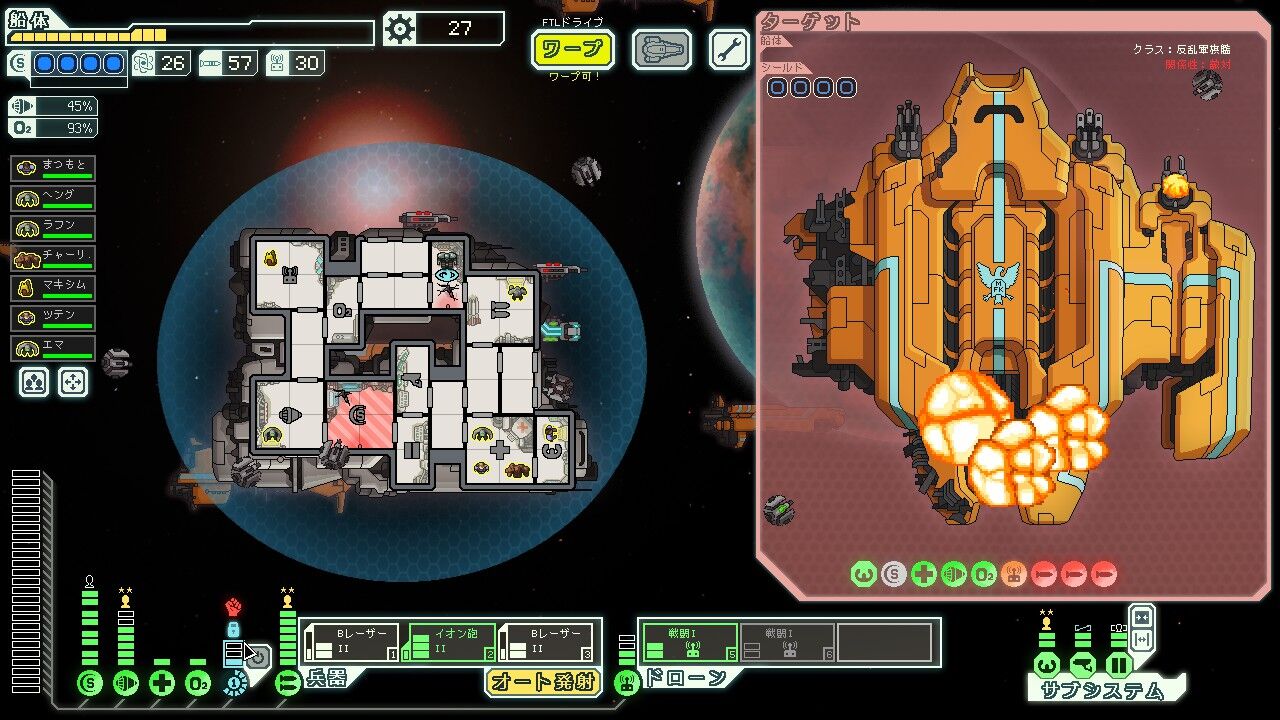Click the drone control system icon

[627, 684]
